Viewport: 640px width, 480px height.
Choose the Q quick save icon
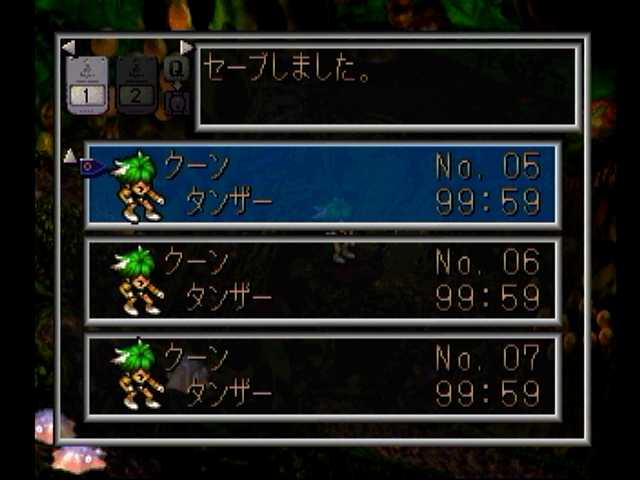tap(176, 70)
